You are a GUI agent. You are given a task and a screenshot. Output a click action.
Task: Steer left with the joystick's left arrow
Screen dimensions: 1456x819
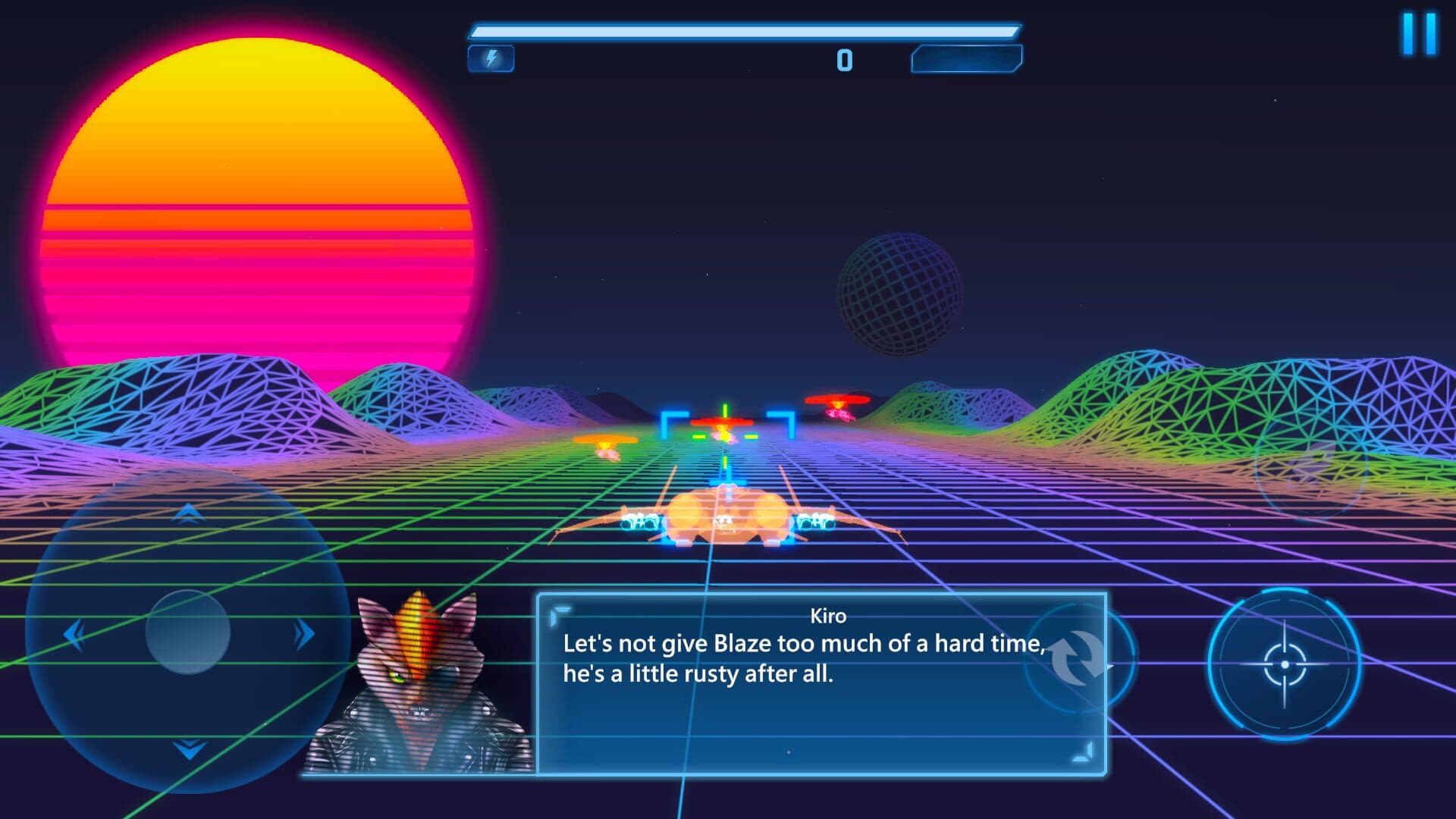pyautogui.click(x=74, y=633)
